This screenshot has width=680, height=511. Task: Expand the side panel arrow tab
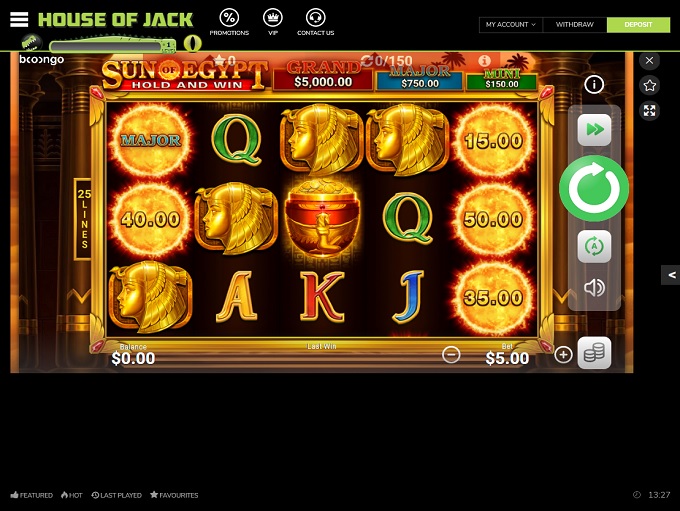click(x=670, y=275)
